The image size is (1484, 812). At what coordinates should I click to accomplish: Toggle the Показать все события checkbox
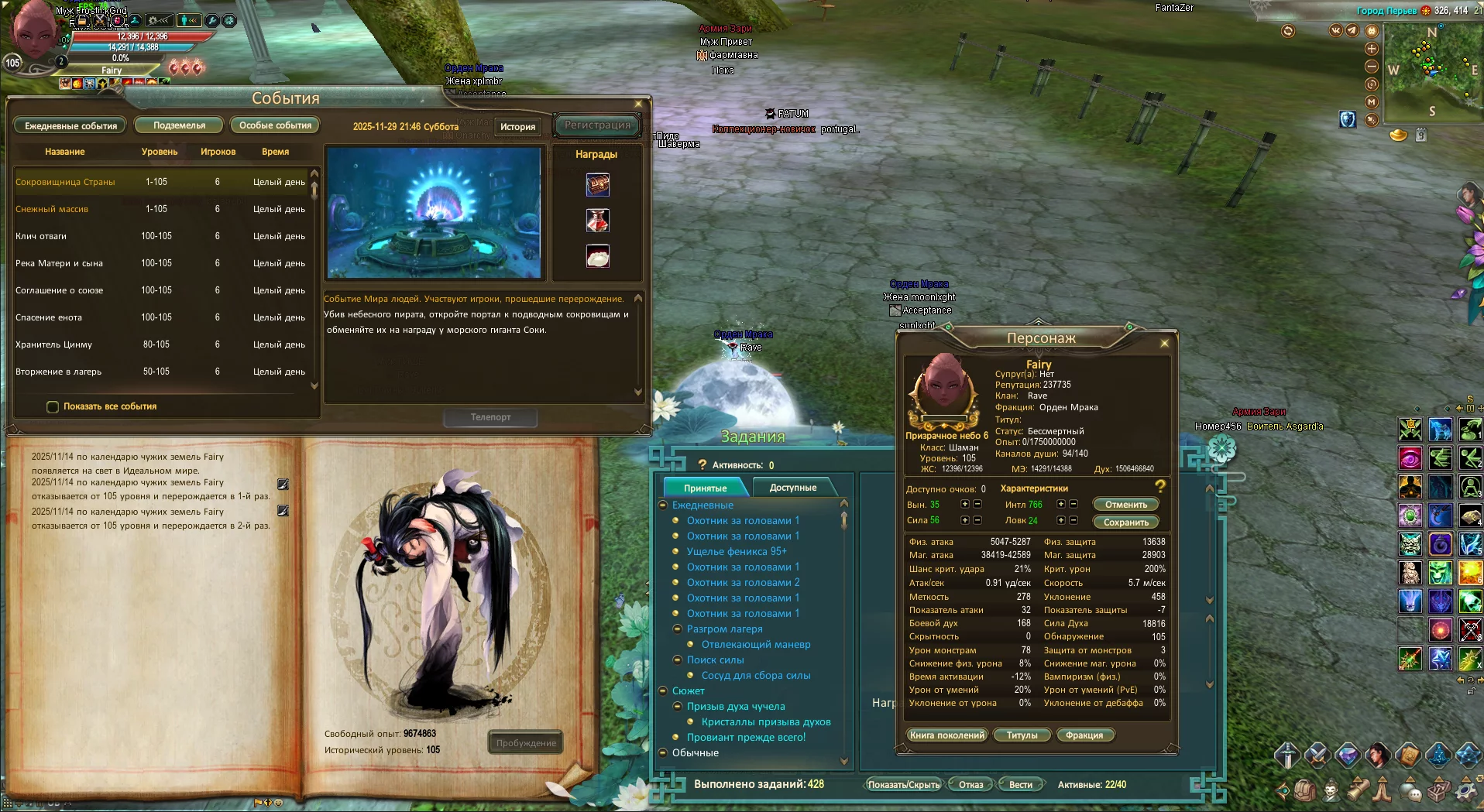click(x=53, y=406)
